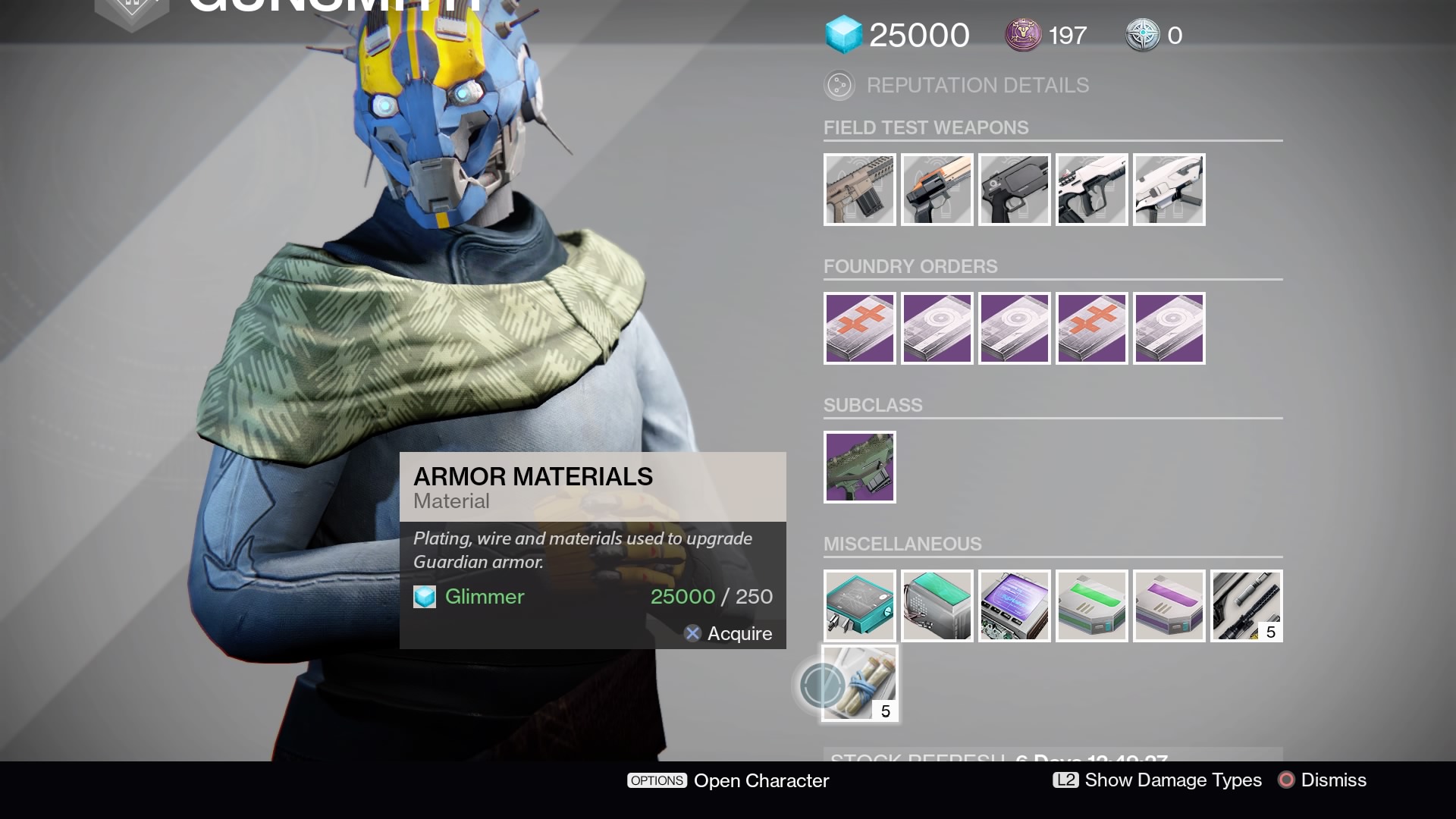Open the subclass item under SUBCLASS
Viewport: 1456px width, 819px height.
(860, 466)
